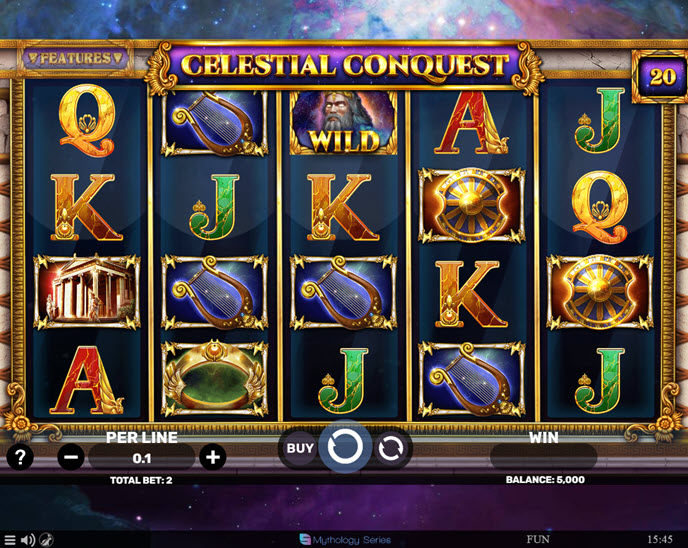Open the help question mark button

tap(20, 458)
